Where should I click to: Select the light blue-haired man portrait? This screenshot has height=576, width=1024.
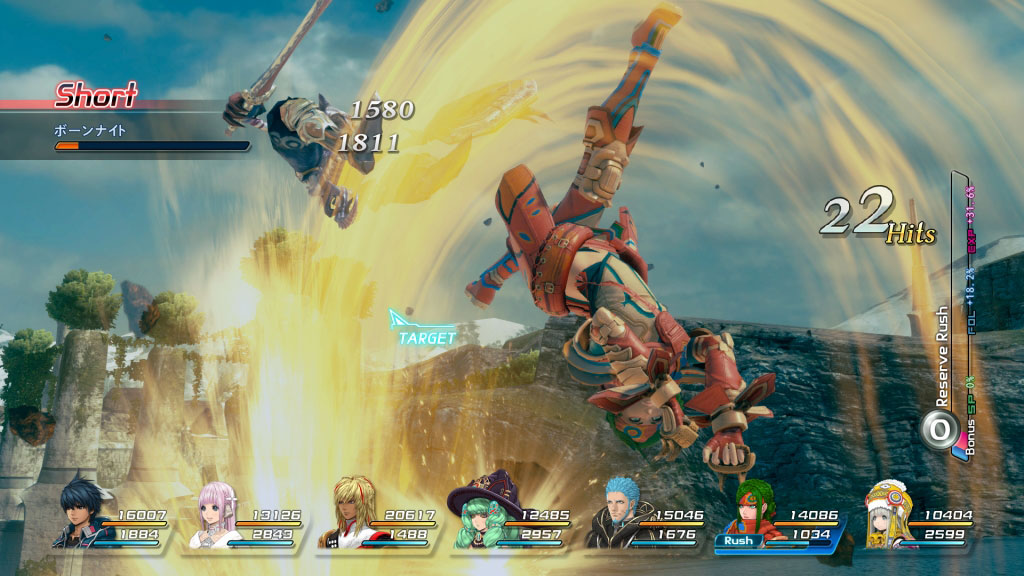click(612, 511)
